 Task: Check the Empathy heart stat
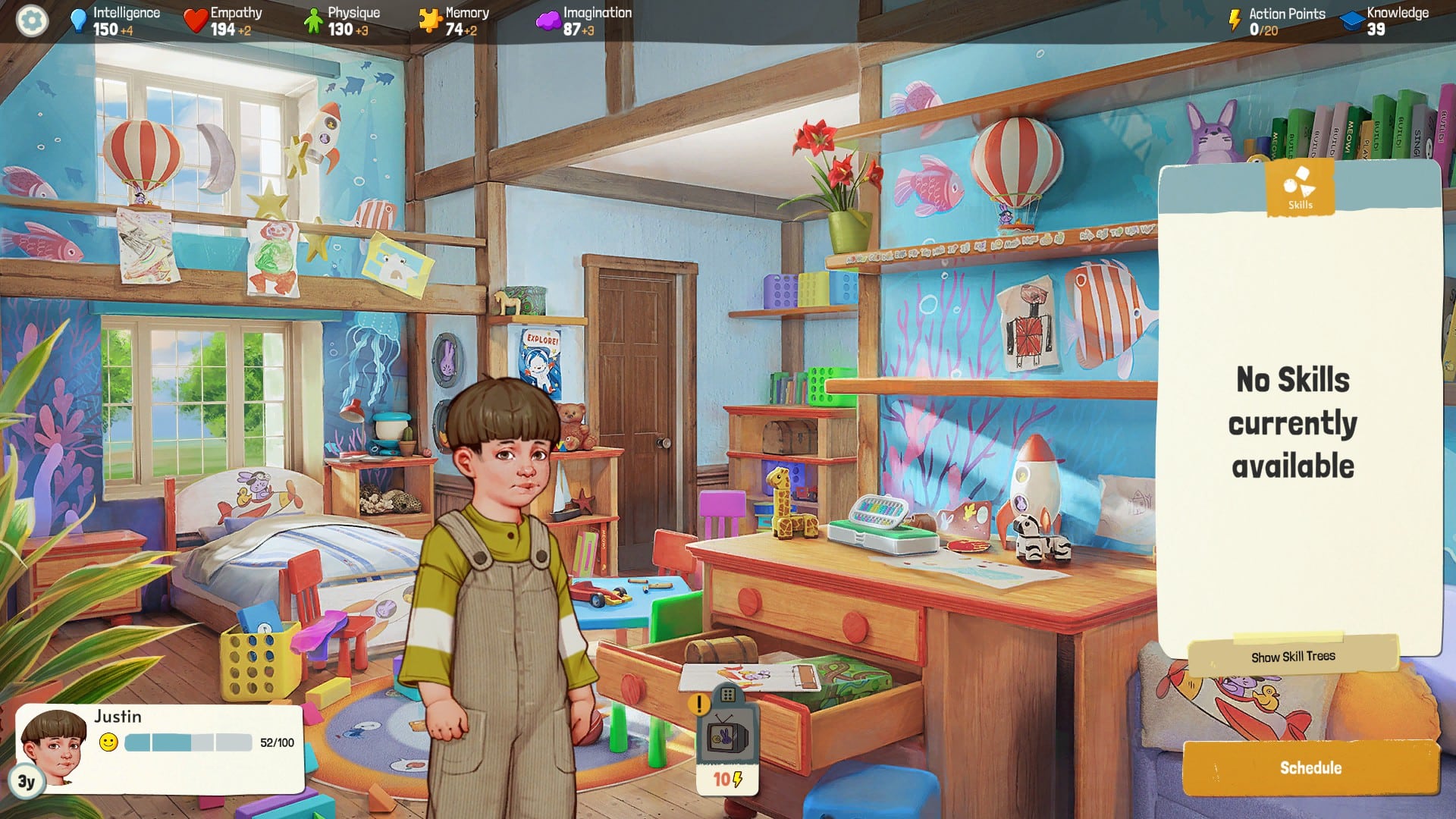point(225,20)
